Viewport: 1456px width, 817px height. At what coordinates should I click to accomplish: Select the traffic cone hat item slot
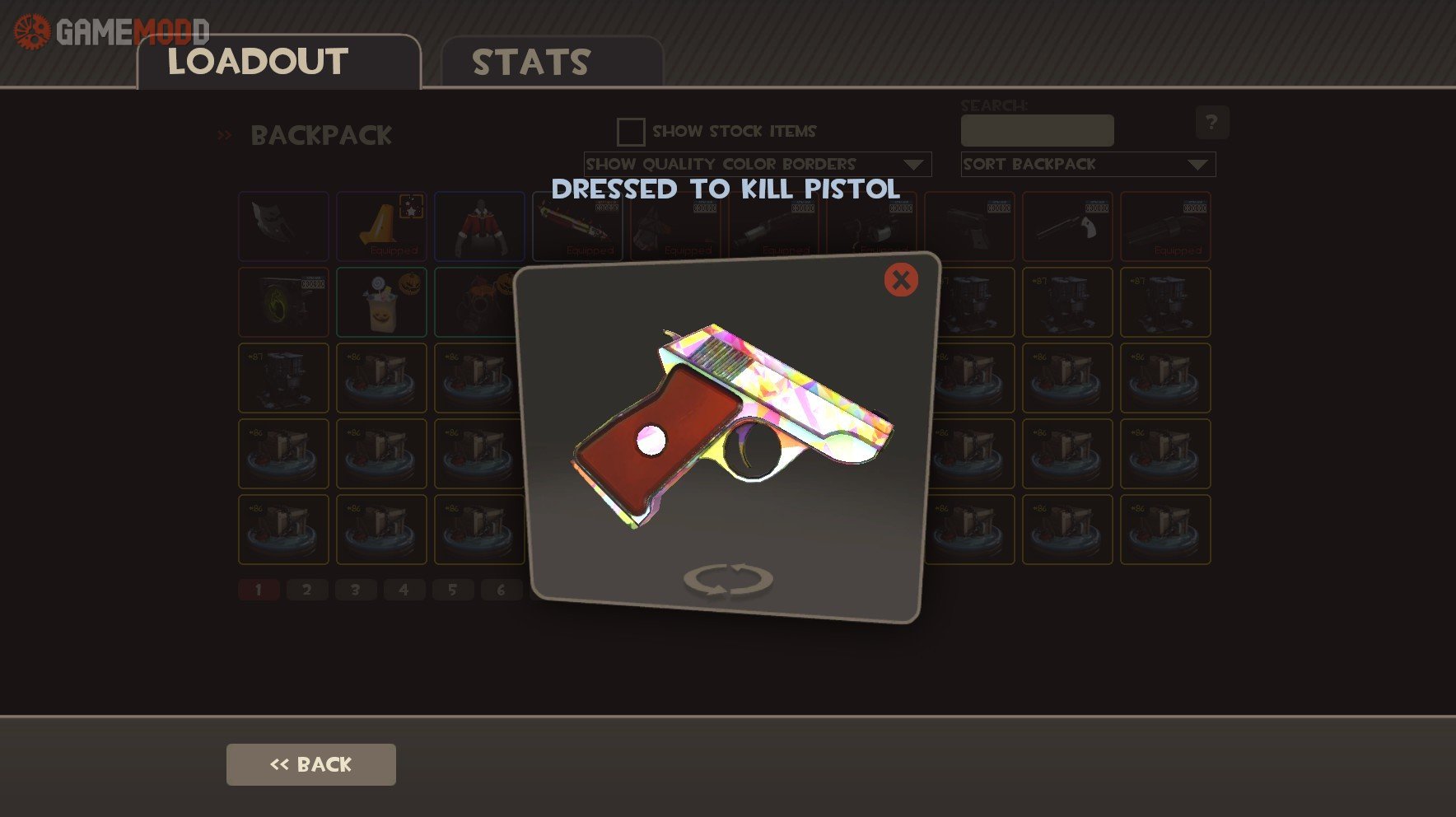[x=381, y=226]
